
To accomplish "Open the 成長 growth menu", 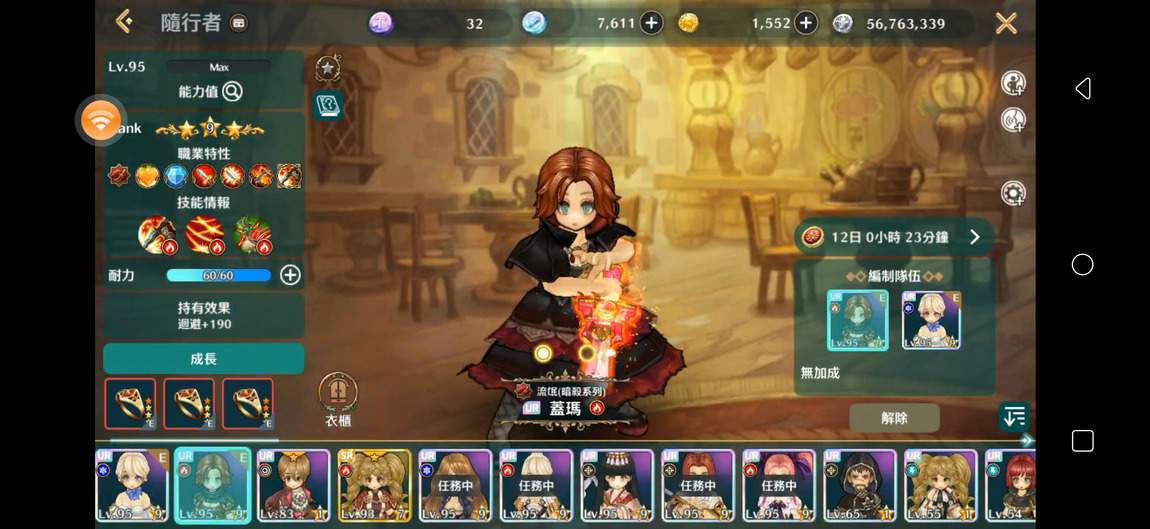I will (203, 359).
